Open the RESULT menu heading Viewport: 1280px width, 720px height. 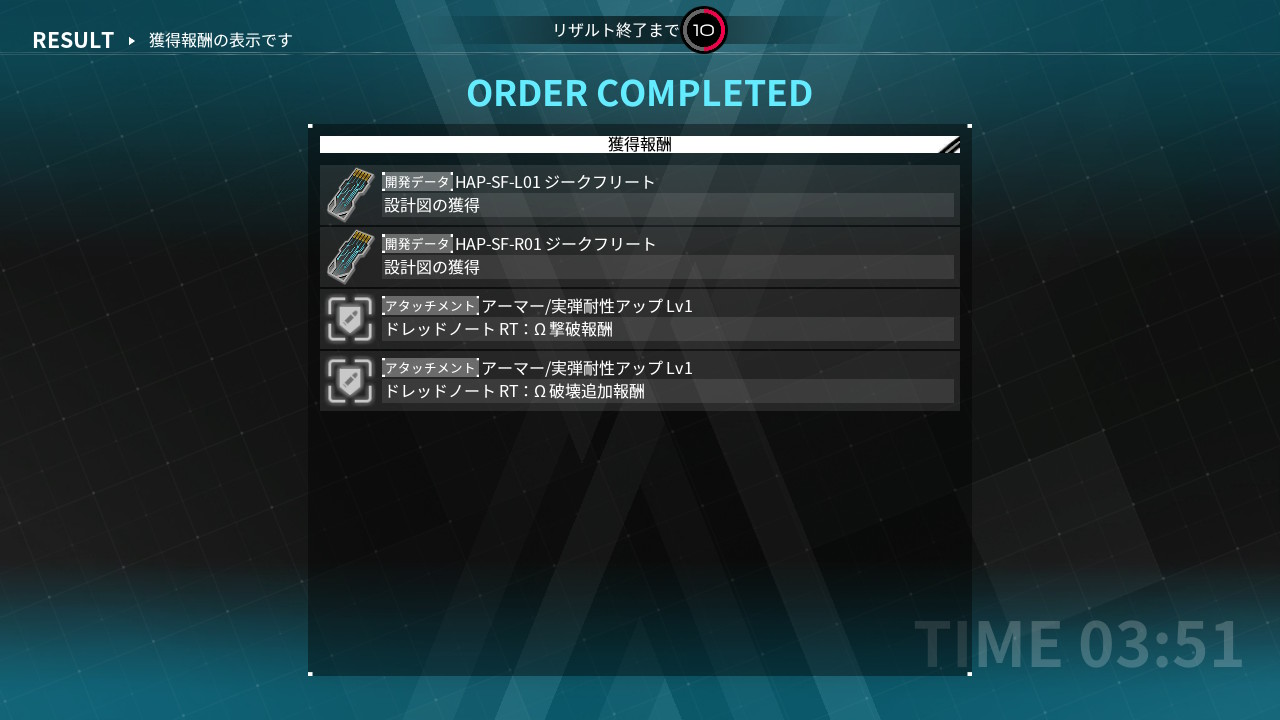[x=72, y=41]
